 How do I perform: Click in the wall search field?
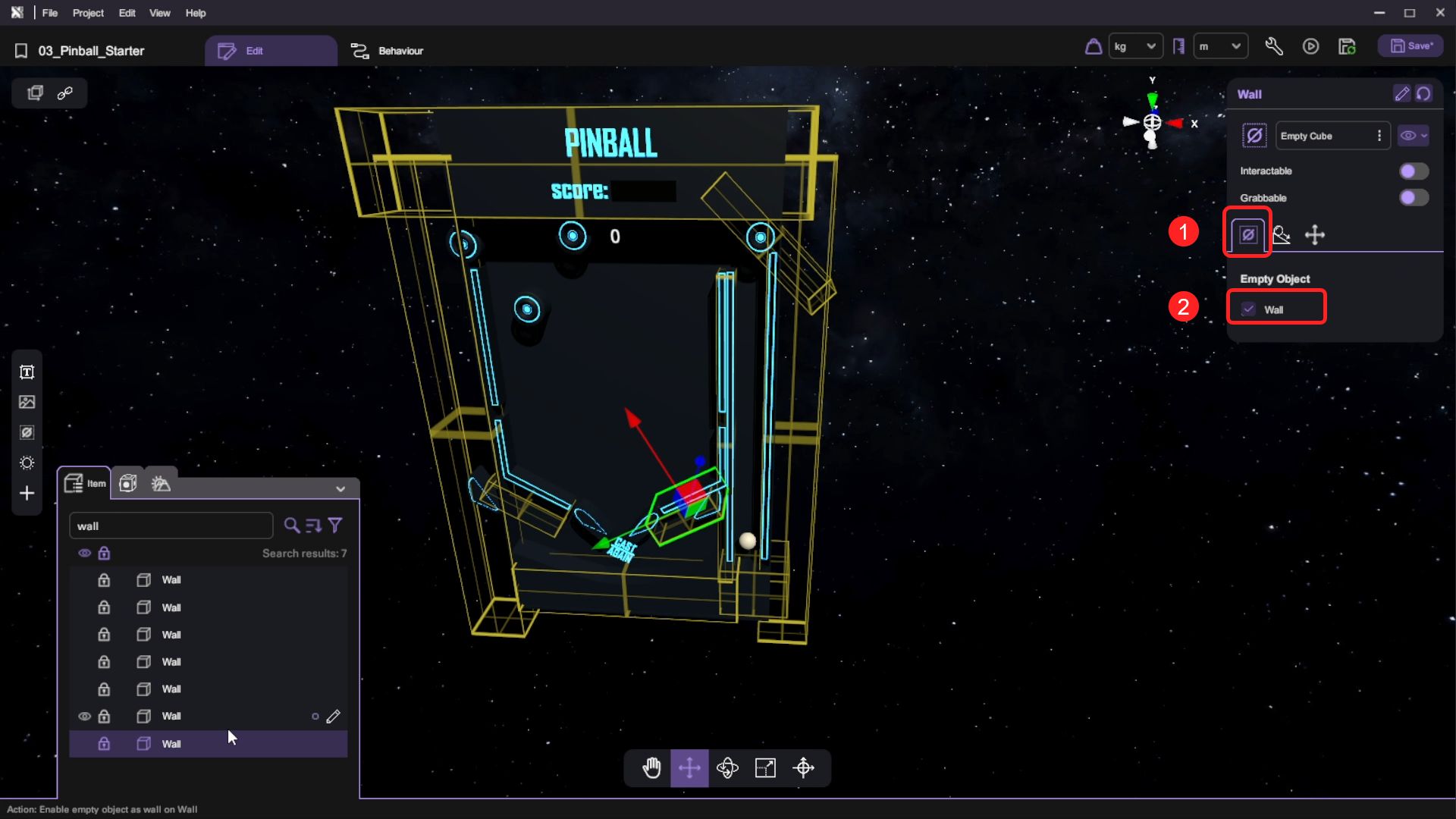click(x=171, y=526)
